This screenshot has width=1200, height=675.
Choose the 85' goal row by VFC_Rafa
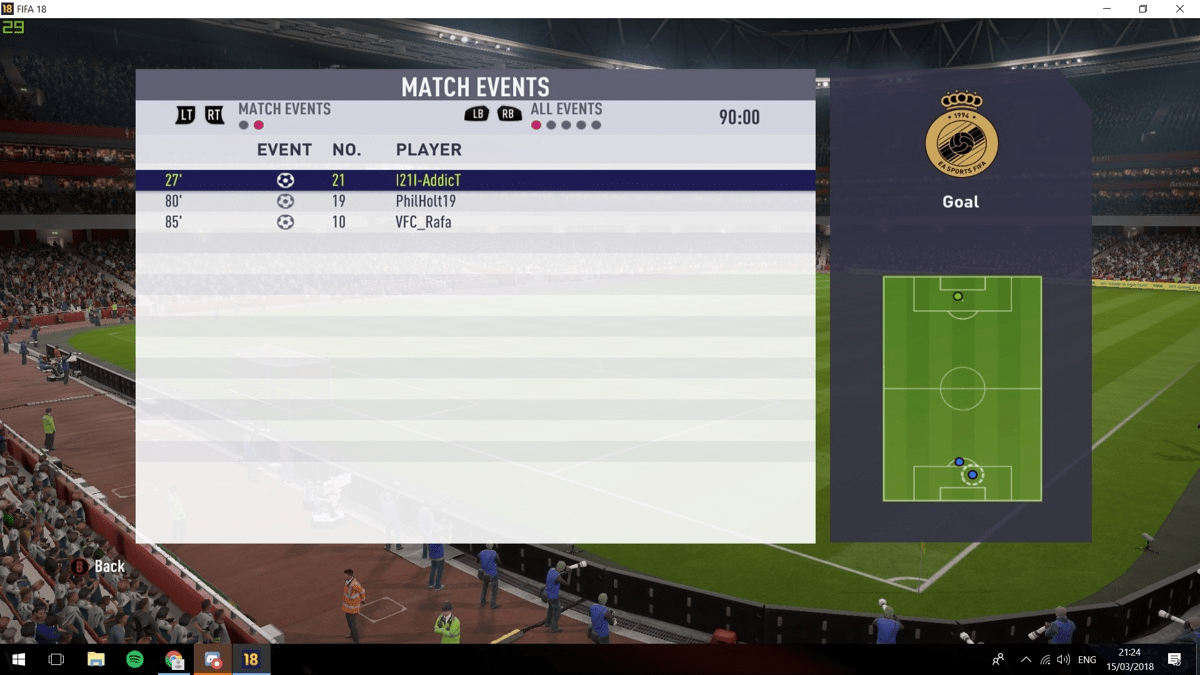tap(475, 222)
